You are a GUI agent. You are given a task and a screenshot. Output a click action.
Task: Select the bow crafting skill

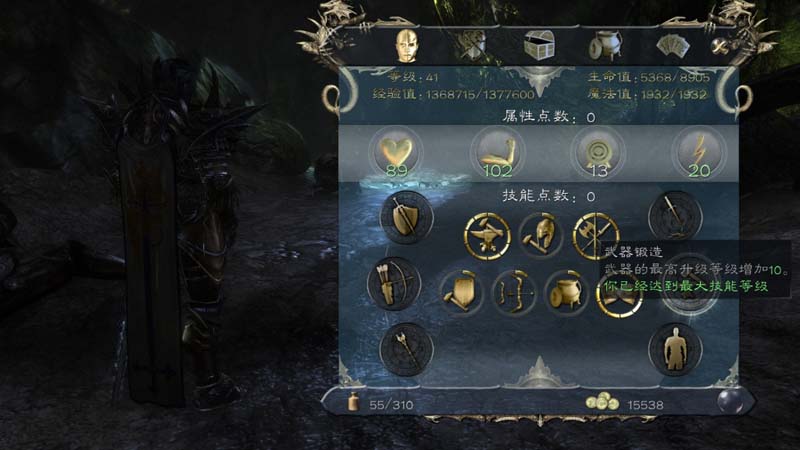coord(513,293)
